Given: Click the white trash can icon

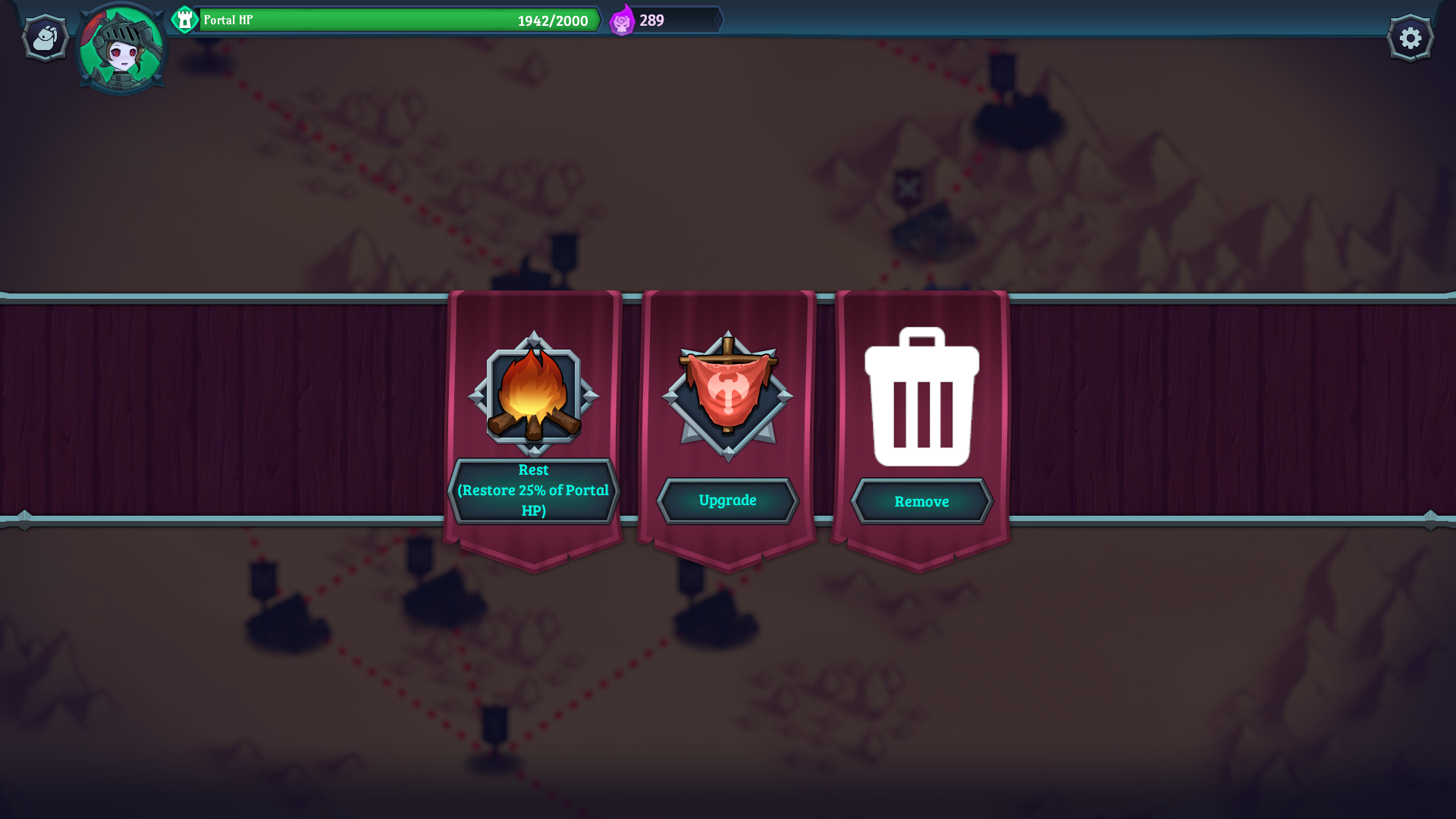Looking at the screenshot, I should click(x=921, y=397).
